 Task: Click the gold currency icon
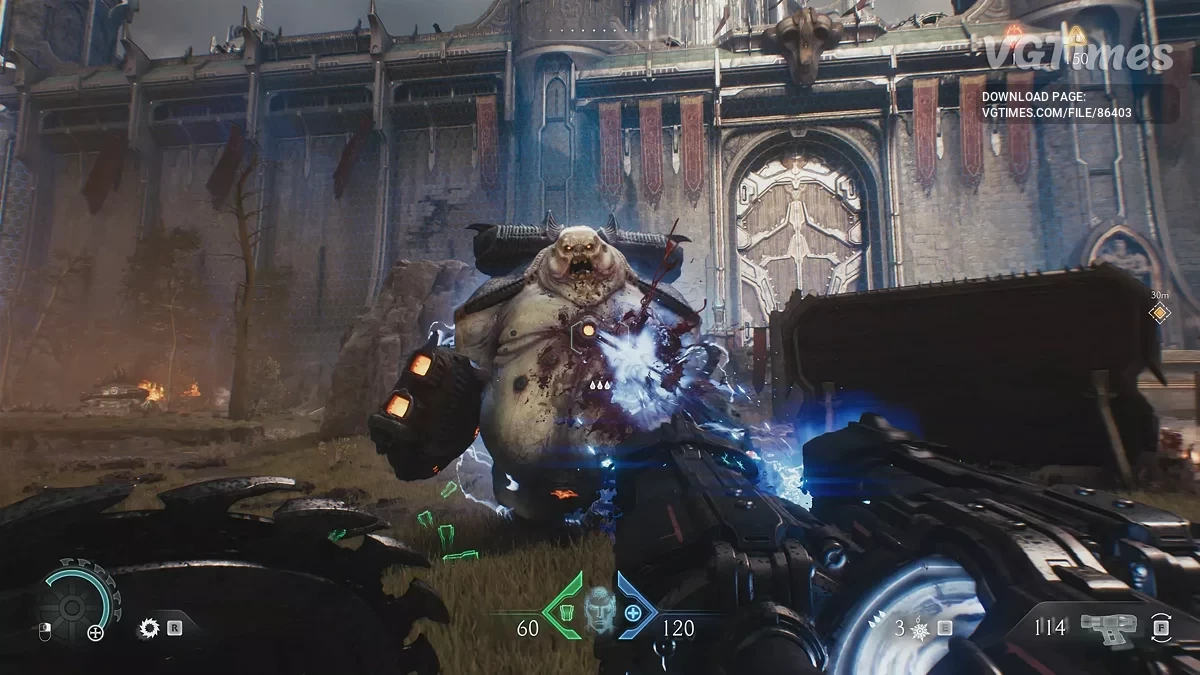1076,36
